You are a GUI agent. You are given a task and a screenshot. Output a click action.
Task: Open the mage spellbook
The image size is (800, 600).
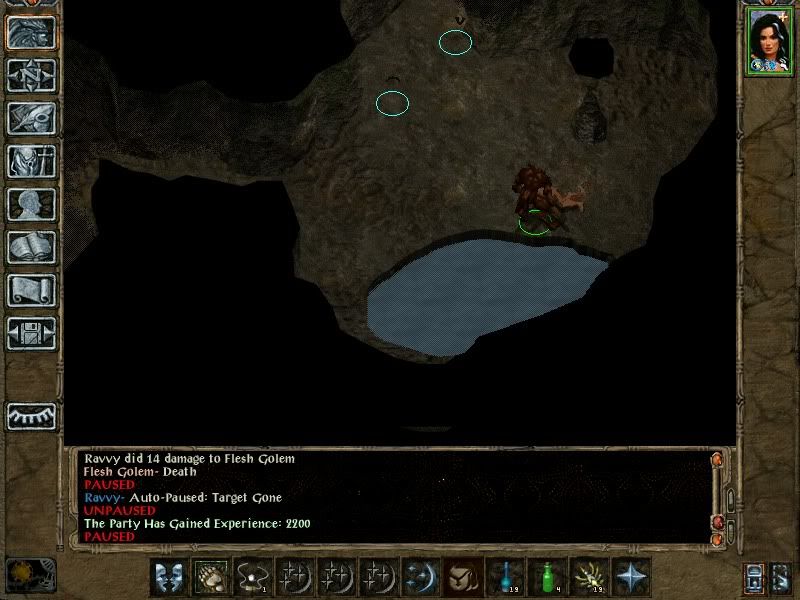pyautogui.click(x=31, y=247)
